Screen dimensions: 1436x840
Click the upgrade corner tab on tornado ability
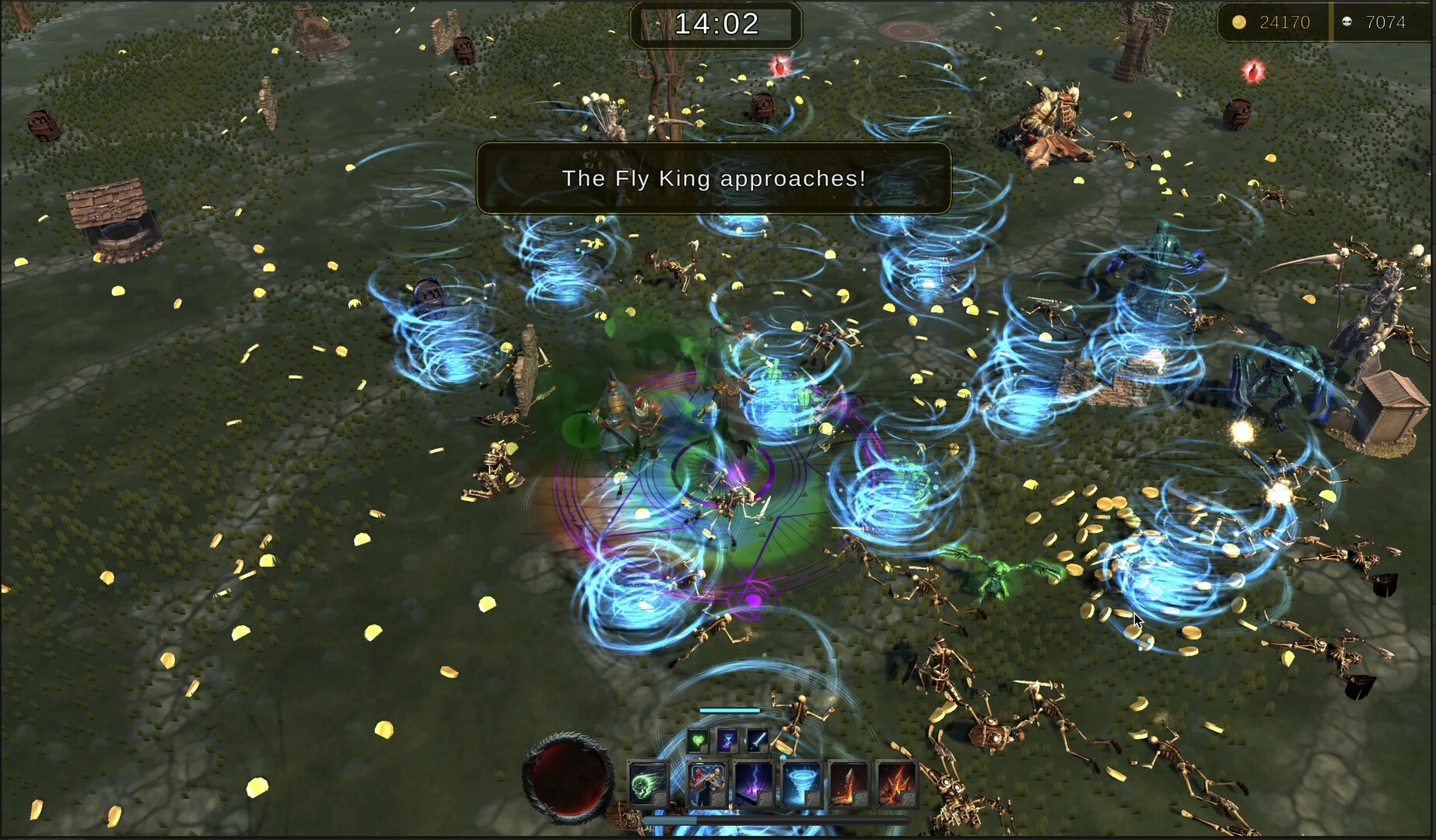tap(811, 797)
